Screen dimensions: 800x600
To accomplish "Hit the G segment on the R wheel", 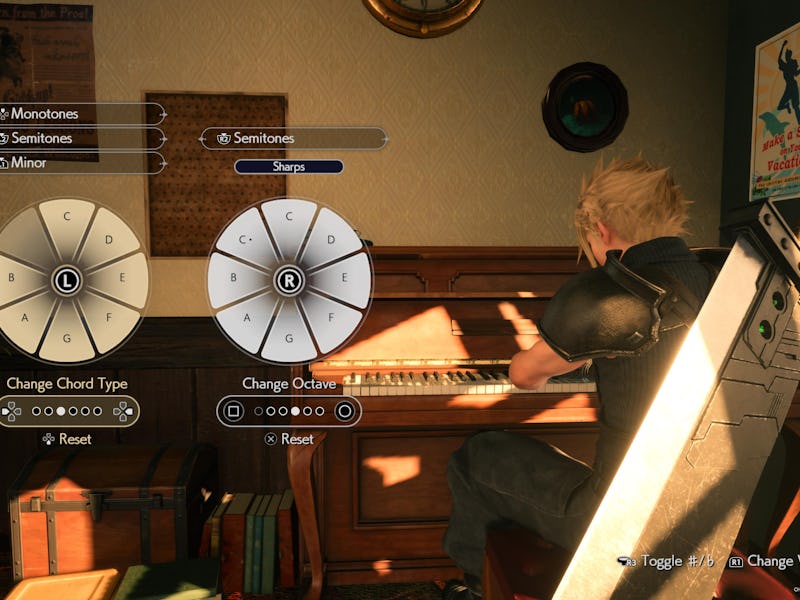I will [x=289, y=338].
